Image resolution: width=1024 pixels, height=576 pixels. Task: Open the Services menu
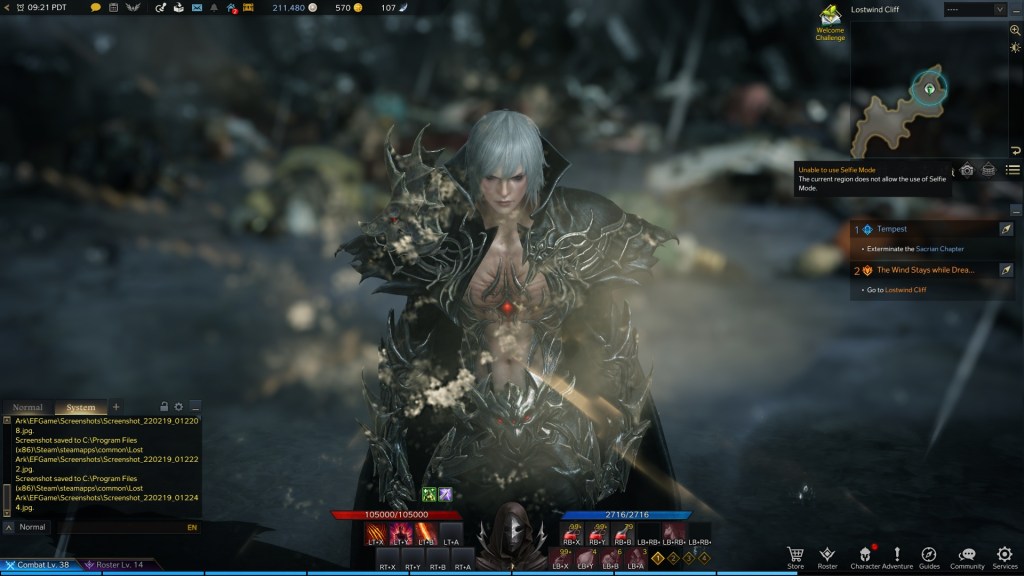[1004, 556]
